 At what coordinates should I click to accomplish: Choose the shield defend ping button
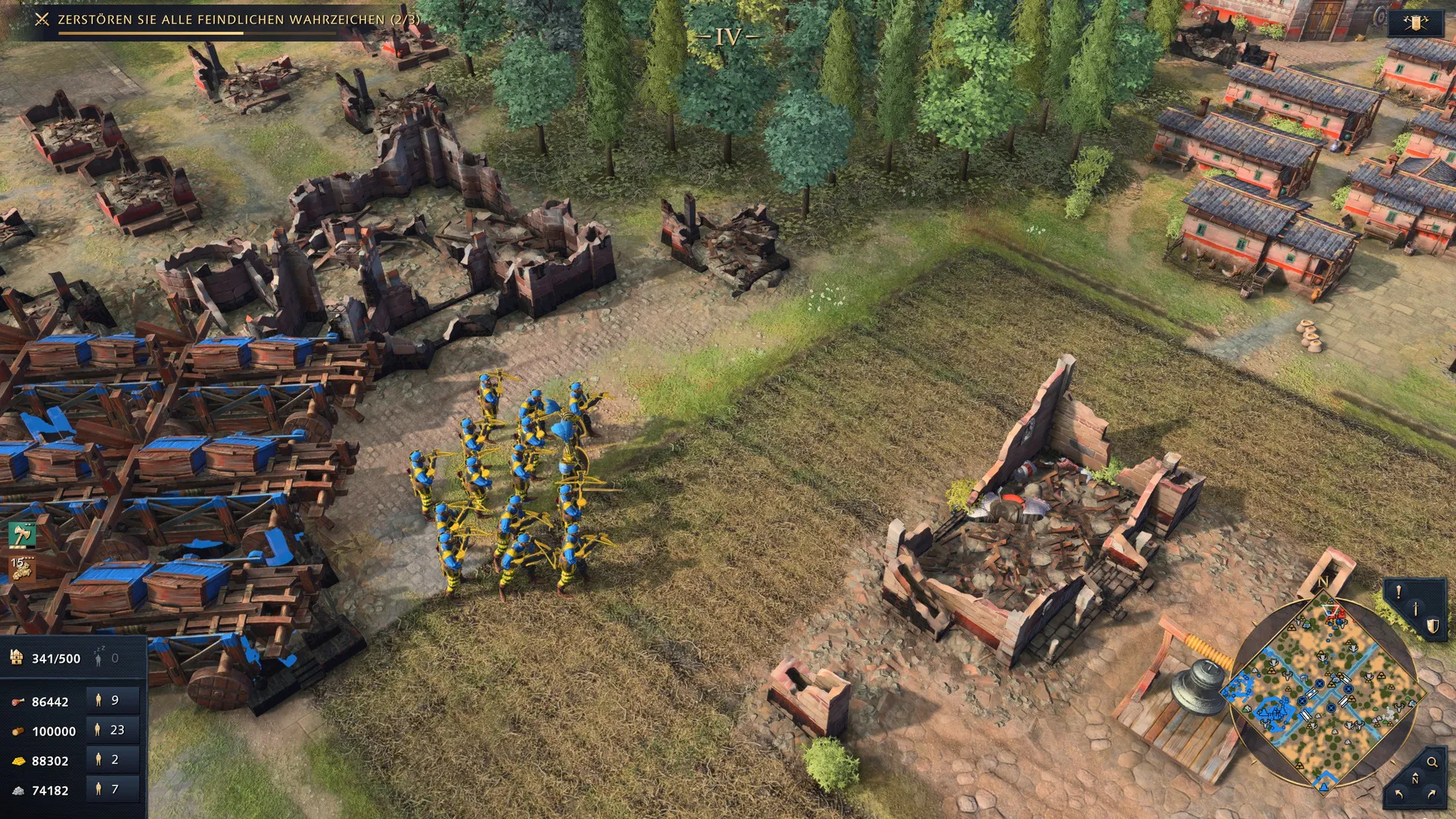coord(1432,626)
